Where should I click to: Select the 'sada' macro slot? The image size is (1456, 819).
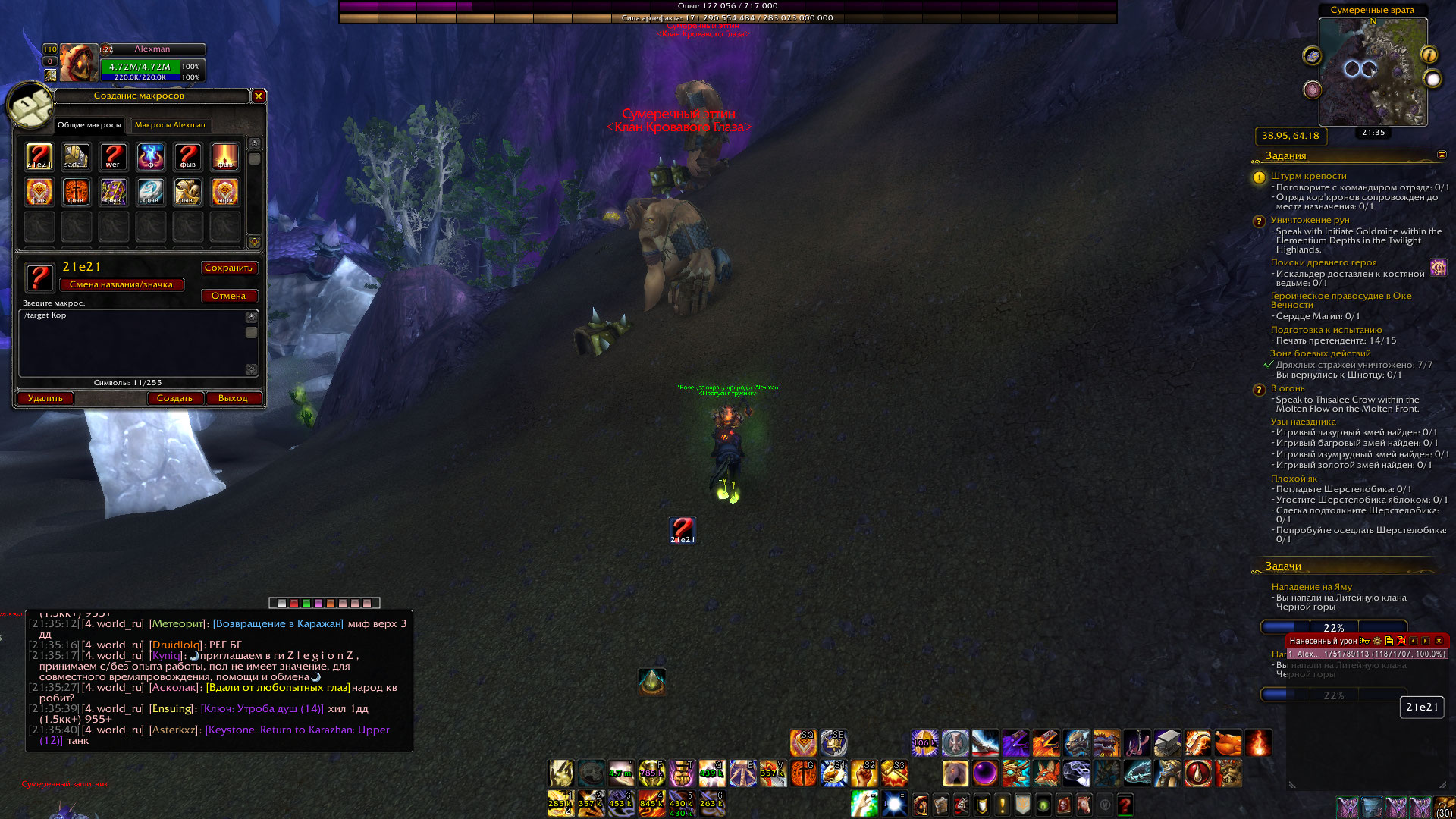pos(76,156)
